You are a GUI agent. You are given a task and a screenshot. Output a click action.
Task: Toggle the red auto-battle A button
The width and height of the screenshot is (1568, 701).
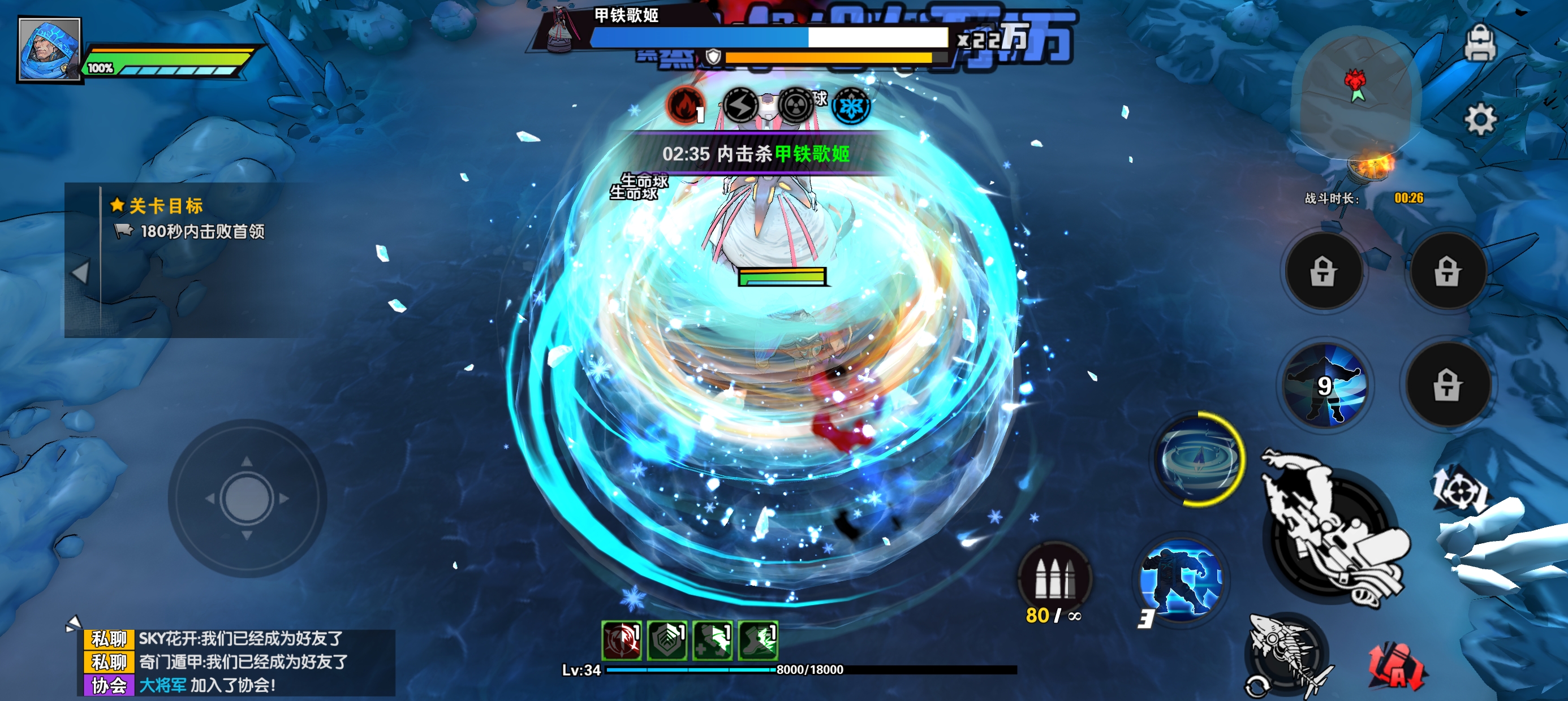tap(1397, 667)
